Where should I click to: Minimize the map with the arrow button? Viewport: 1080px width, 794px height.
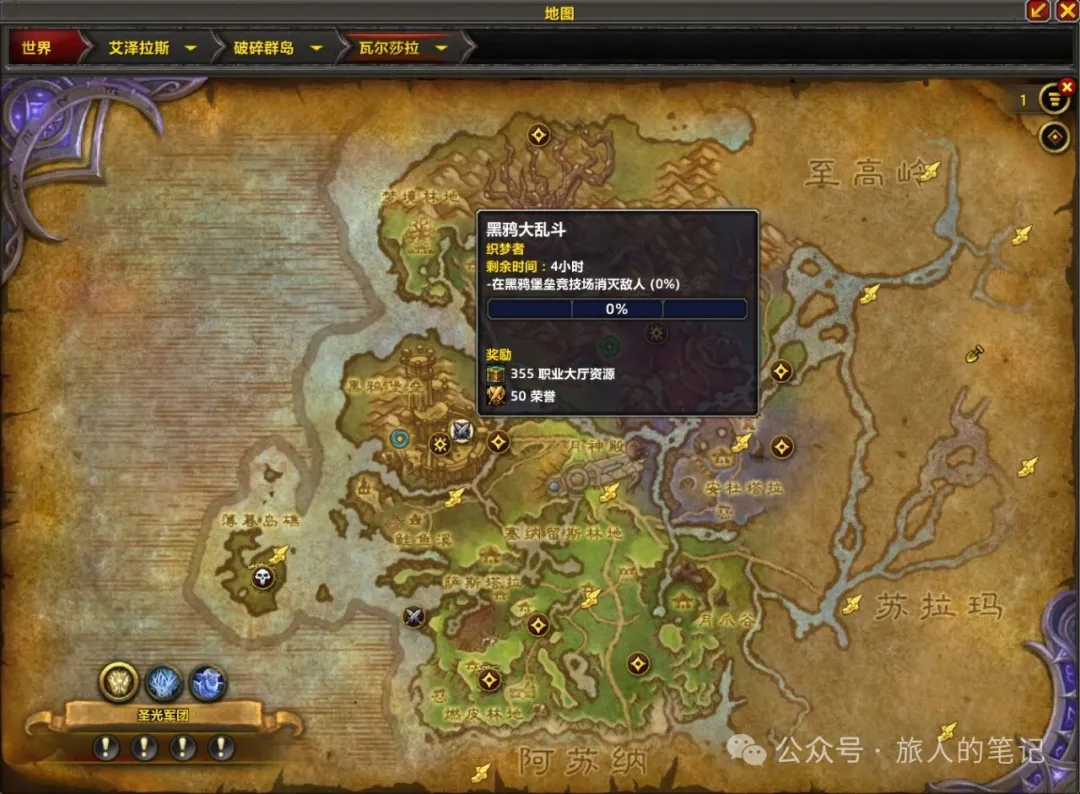(x=1040, y=11)
